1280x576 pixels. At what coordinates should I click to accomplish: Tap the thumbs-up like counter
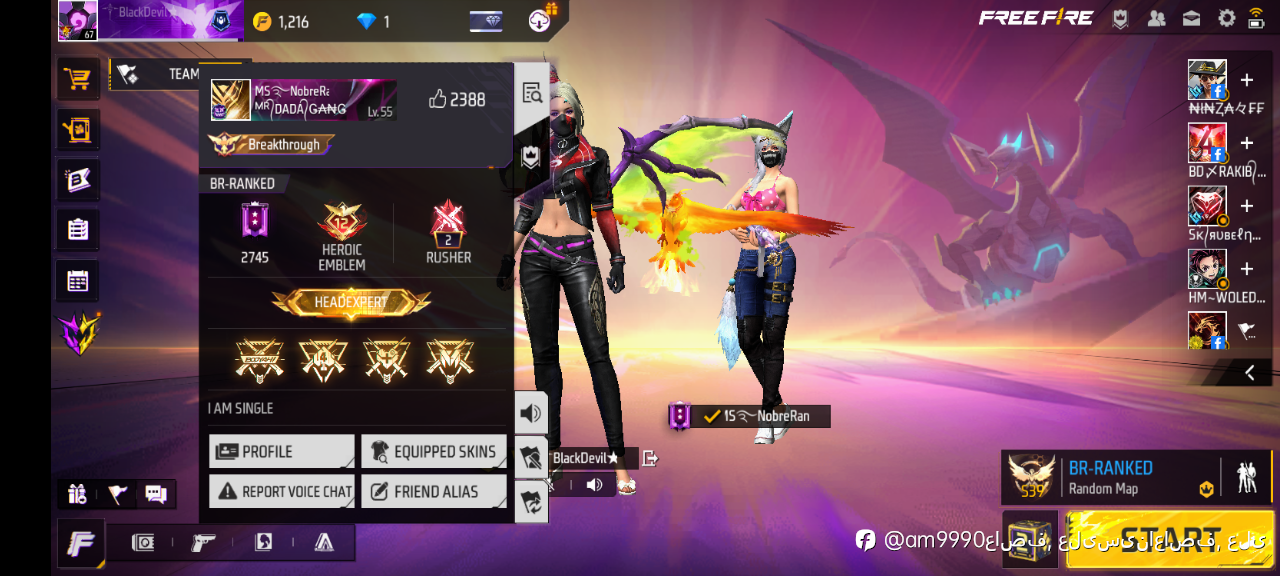pos(456,99)
